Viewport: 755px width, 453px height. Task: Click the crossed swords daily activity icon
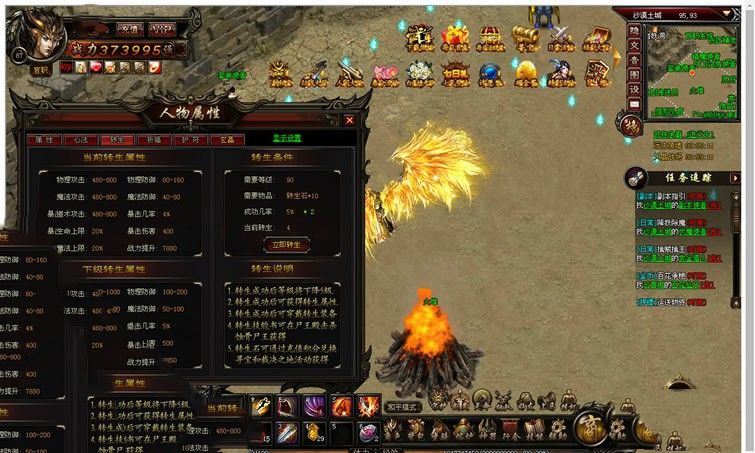pos(561,38)
